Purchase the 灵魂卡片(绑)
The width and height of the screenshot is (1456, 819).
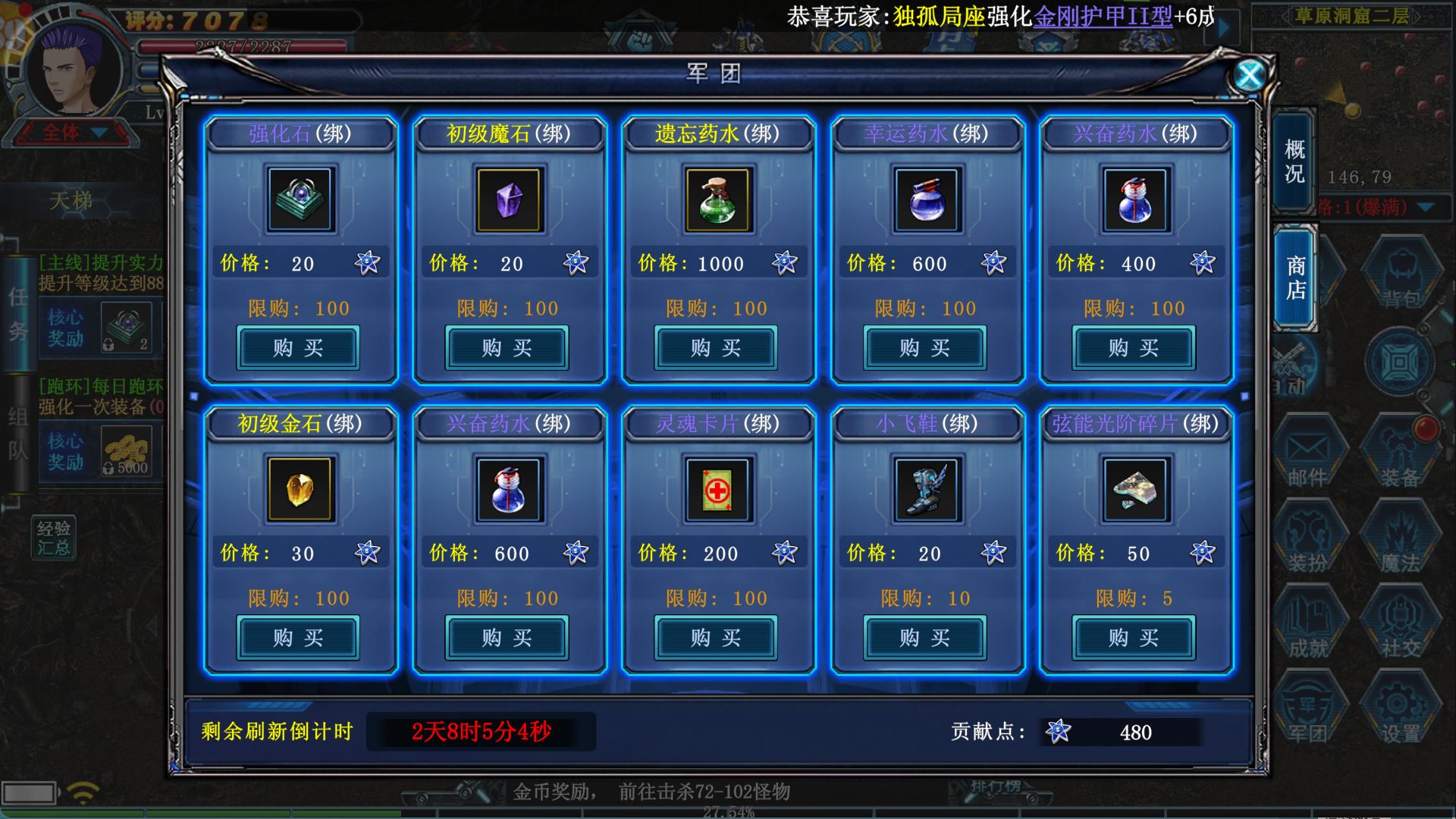click(x=716, y=638)
